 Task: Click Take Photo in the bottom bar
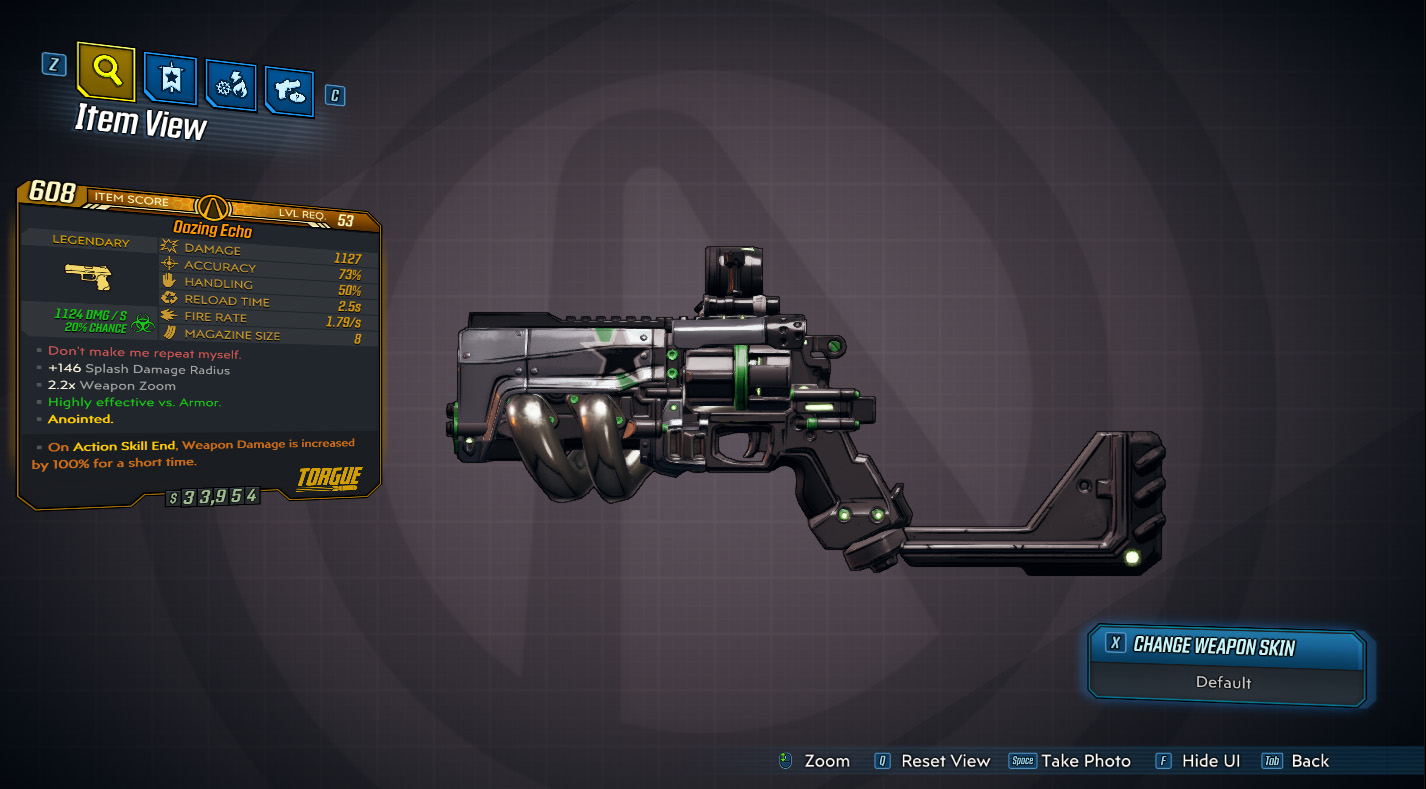1085,761
